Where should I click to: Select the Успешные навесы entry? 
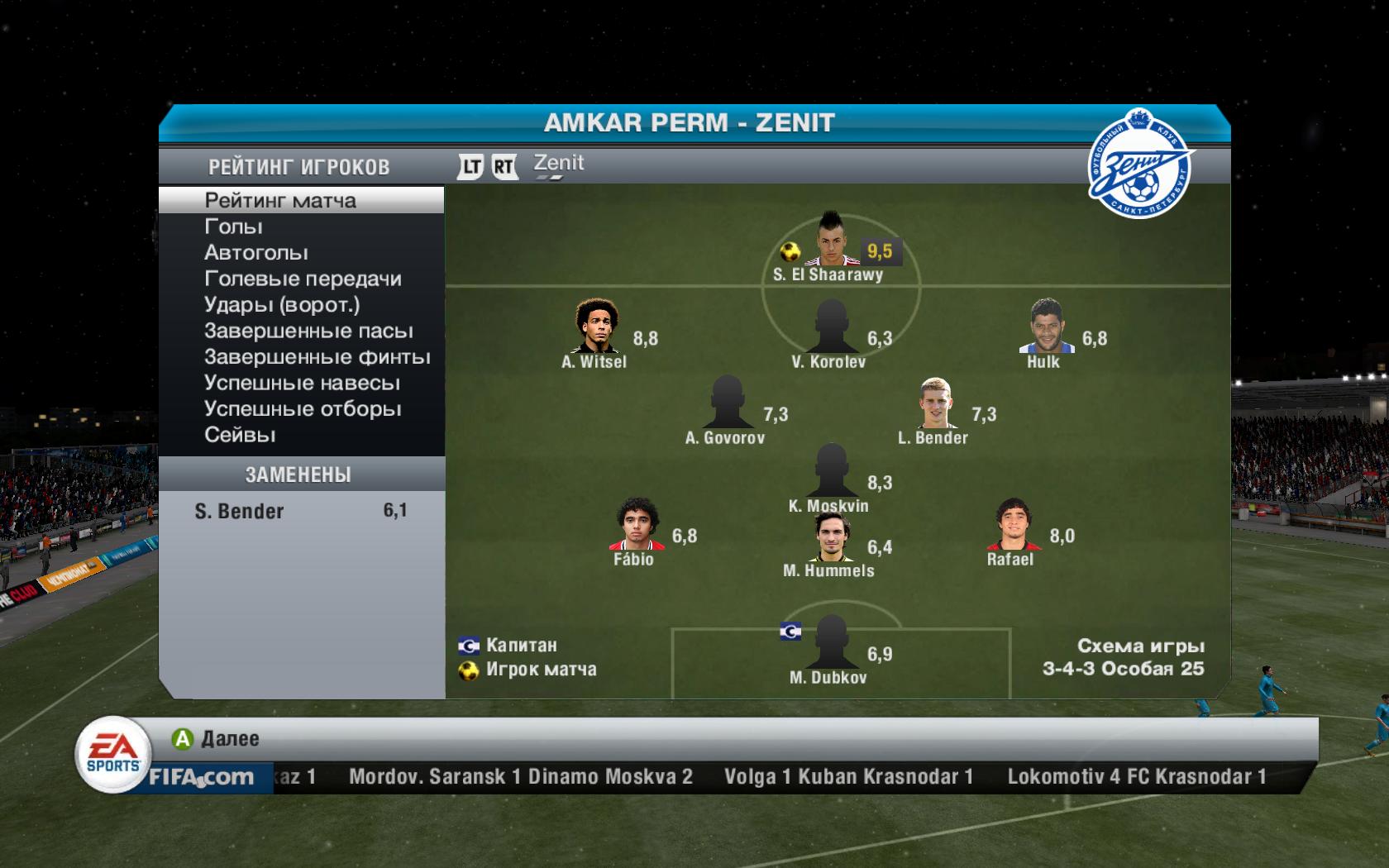(x=302, y=383)
